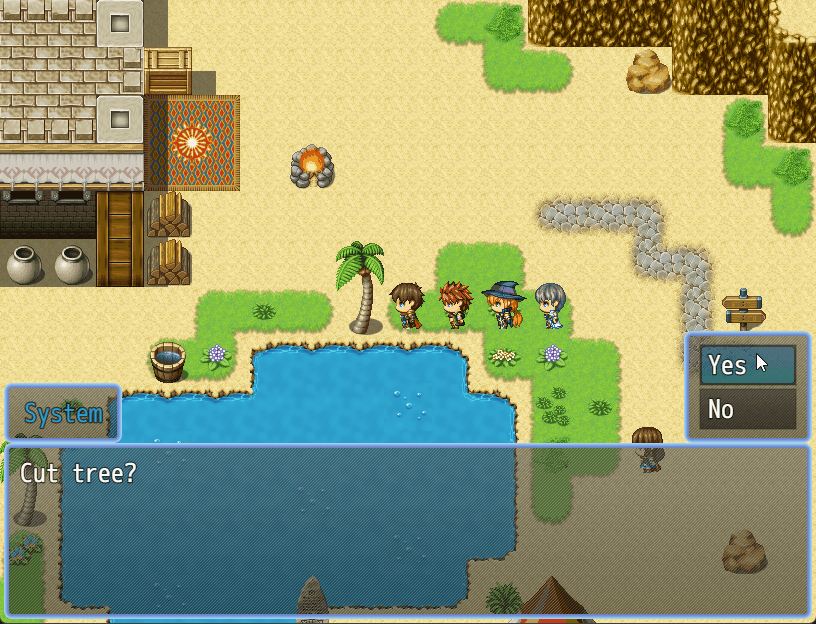Advance the "Cut tree?" message box

click(407, 530)
